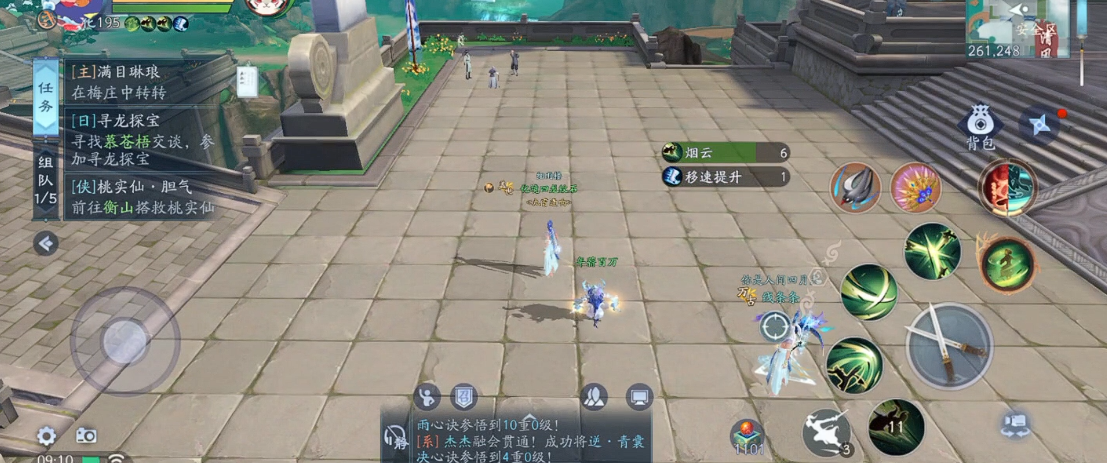The width and height of the screenshot is (1107, 463).
Task: Tap the target lock crosshair button
Action: pos(775,326)
